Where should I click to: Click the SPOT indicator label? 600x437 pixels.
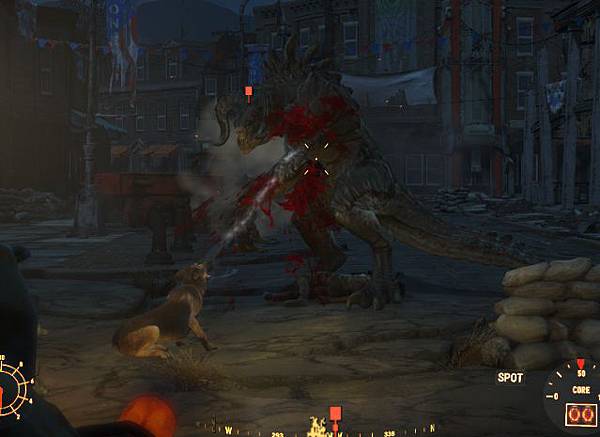pos(511,378)
